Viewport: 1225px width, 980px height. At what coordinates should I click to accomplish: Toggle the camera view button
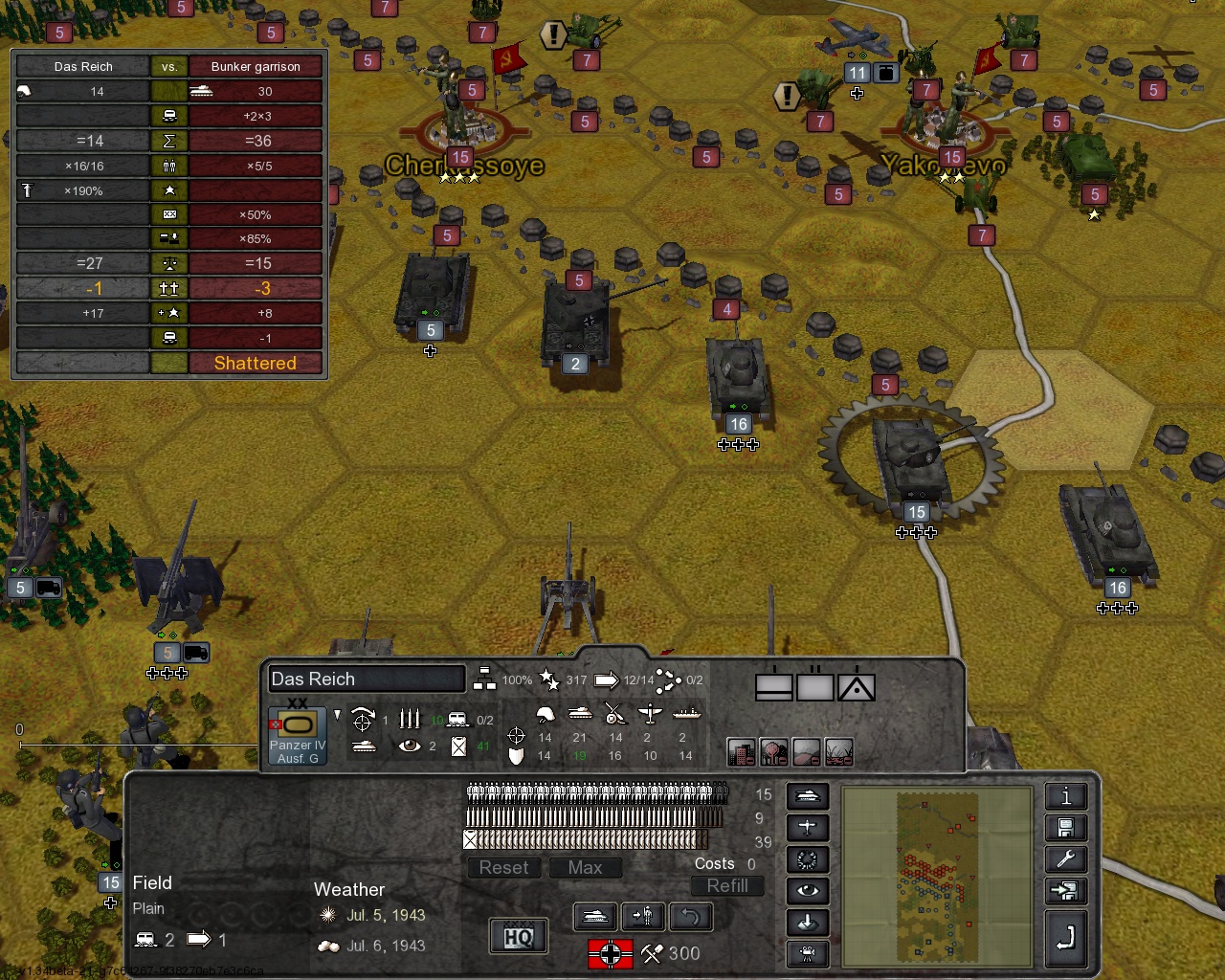(x=807, y=953)
